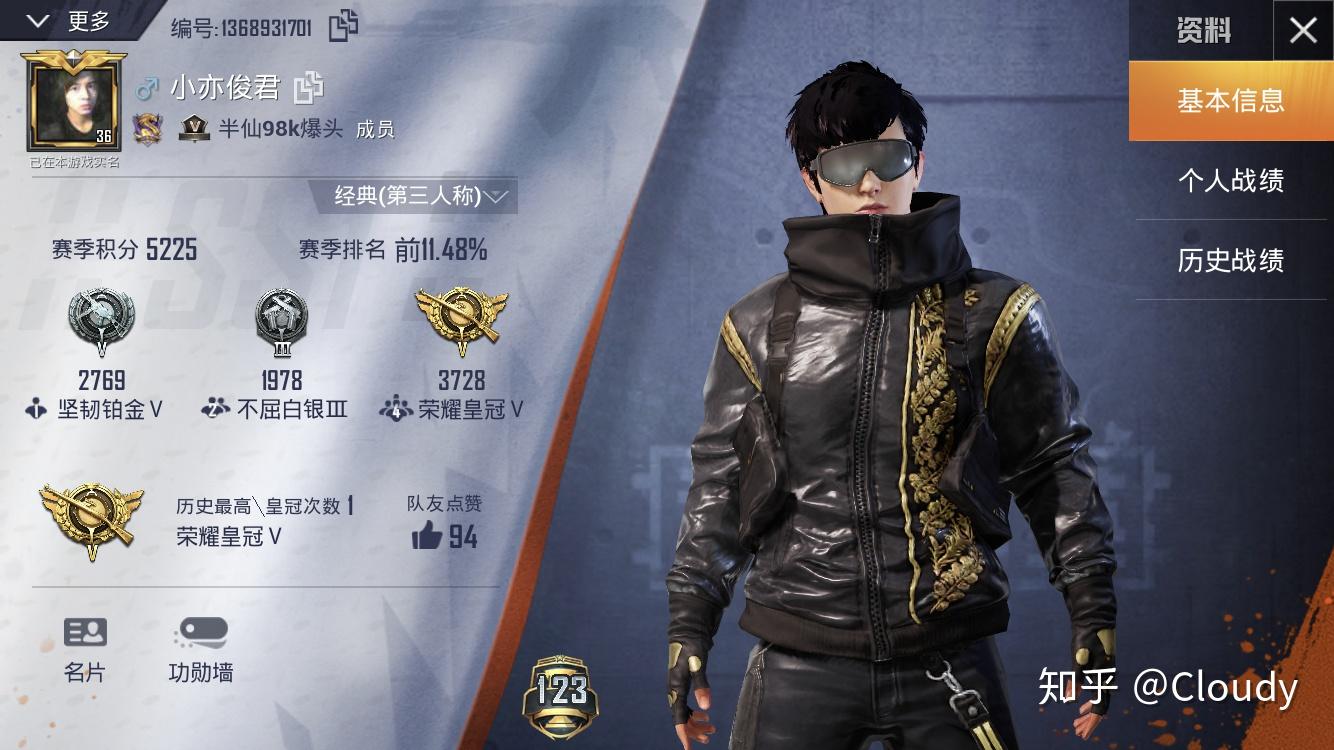
Task: Copy the player ID number
Action: pos(343,26)
